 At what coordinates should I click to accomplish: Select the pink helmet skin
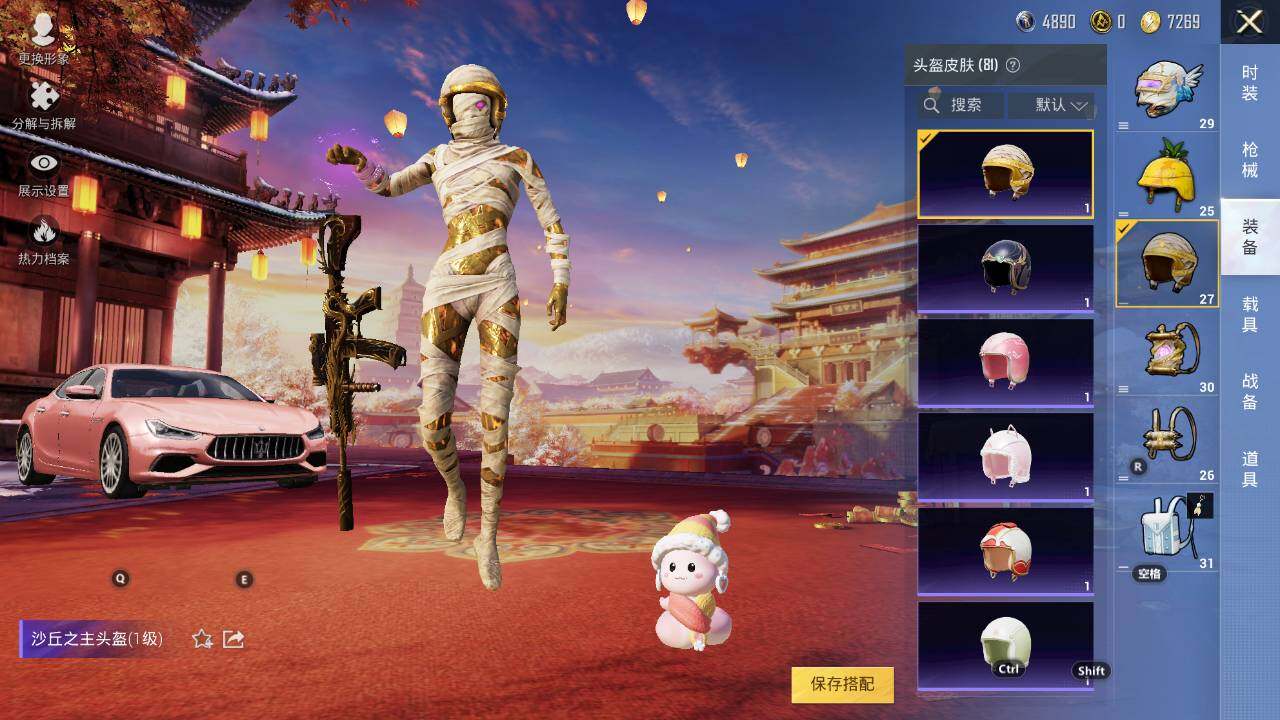1005,361
